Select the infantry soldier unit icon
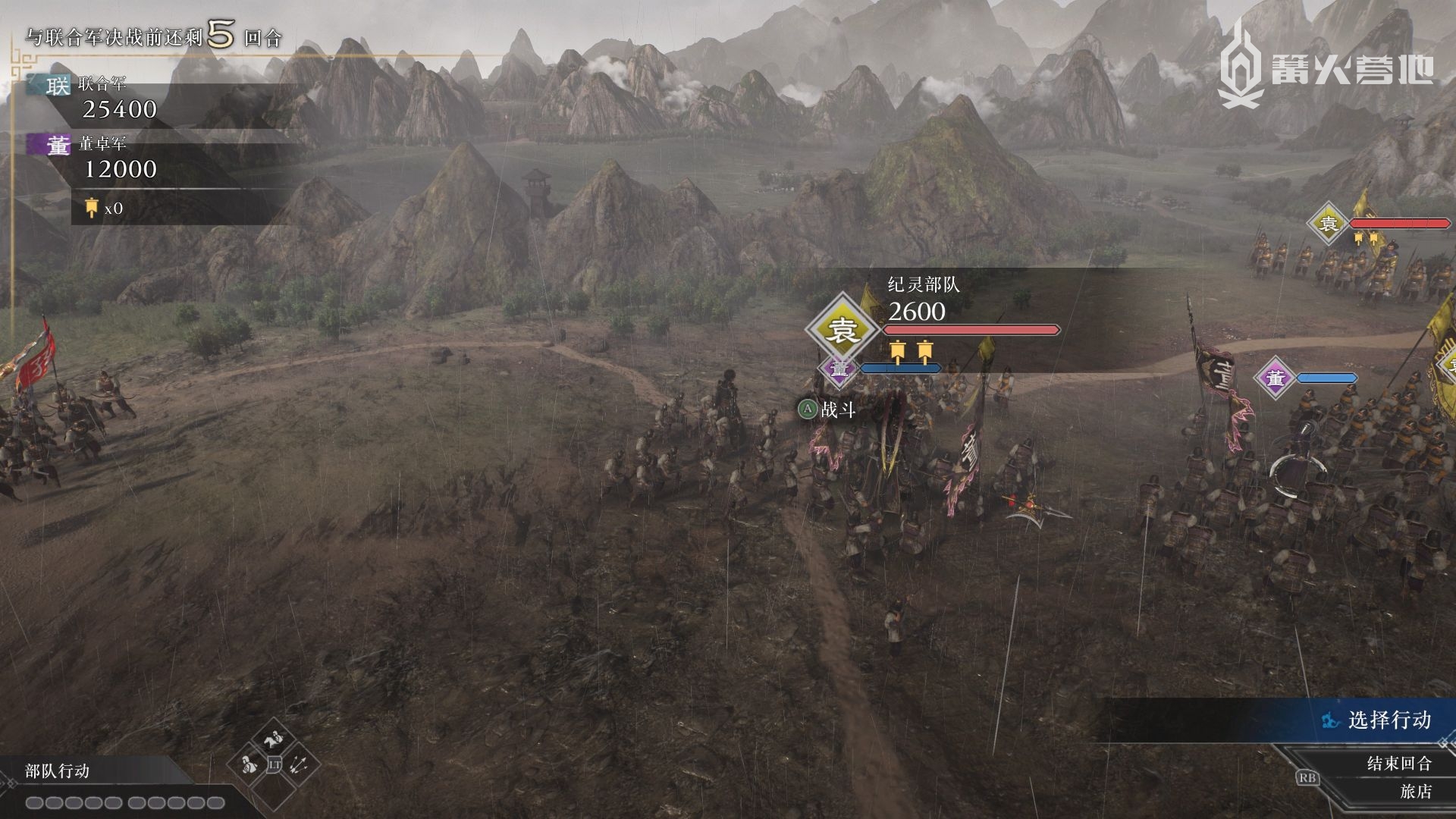1456x819 pixels. point(249,764)
